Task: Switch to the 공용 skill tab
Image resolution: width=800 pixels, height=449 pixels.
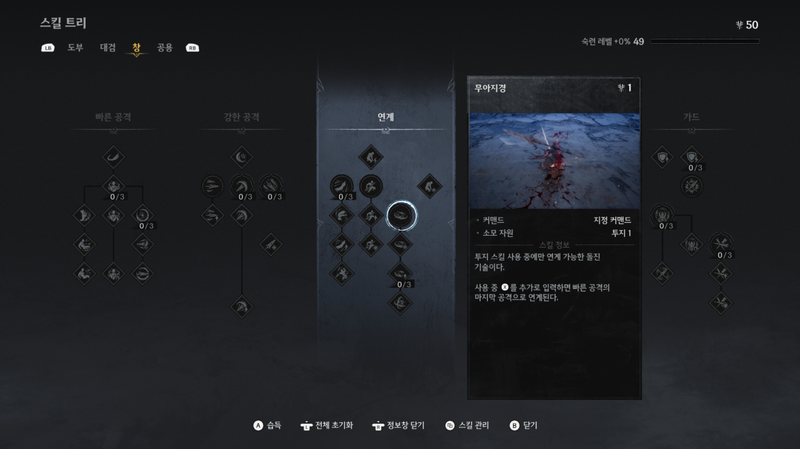Action: 164,47
